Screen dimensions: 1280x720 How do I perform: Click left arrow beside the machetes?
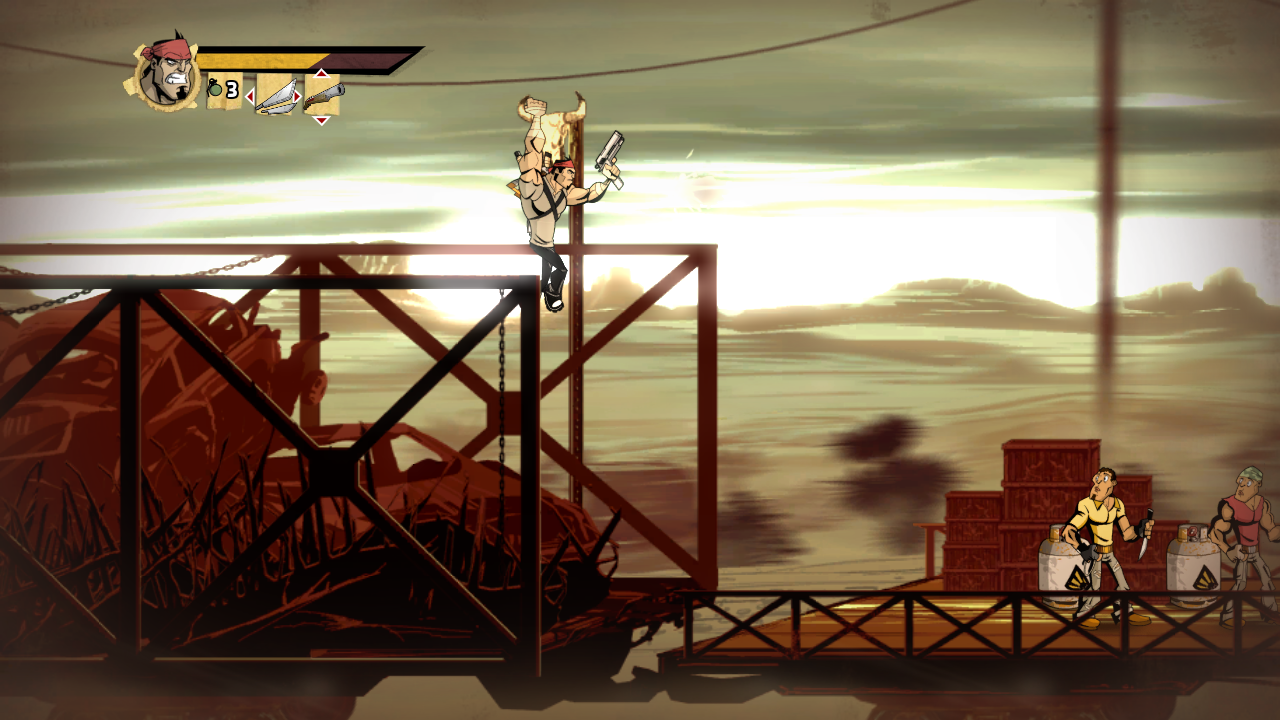pos(250,97)
